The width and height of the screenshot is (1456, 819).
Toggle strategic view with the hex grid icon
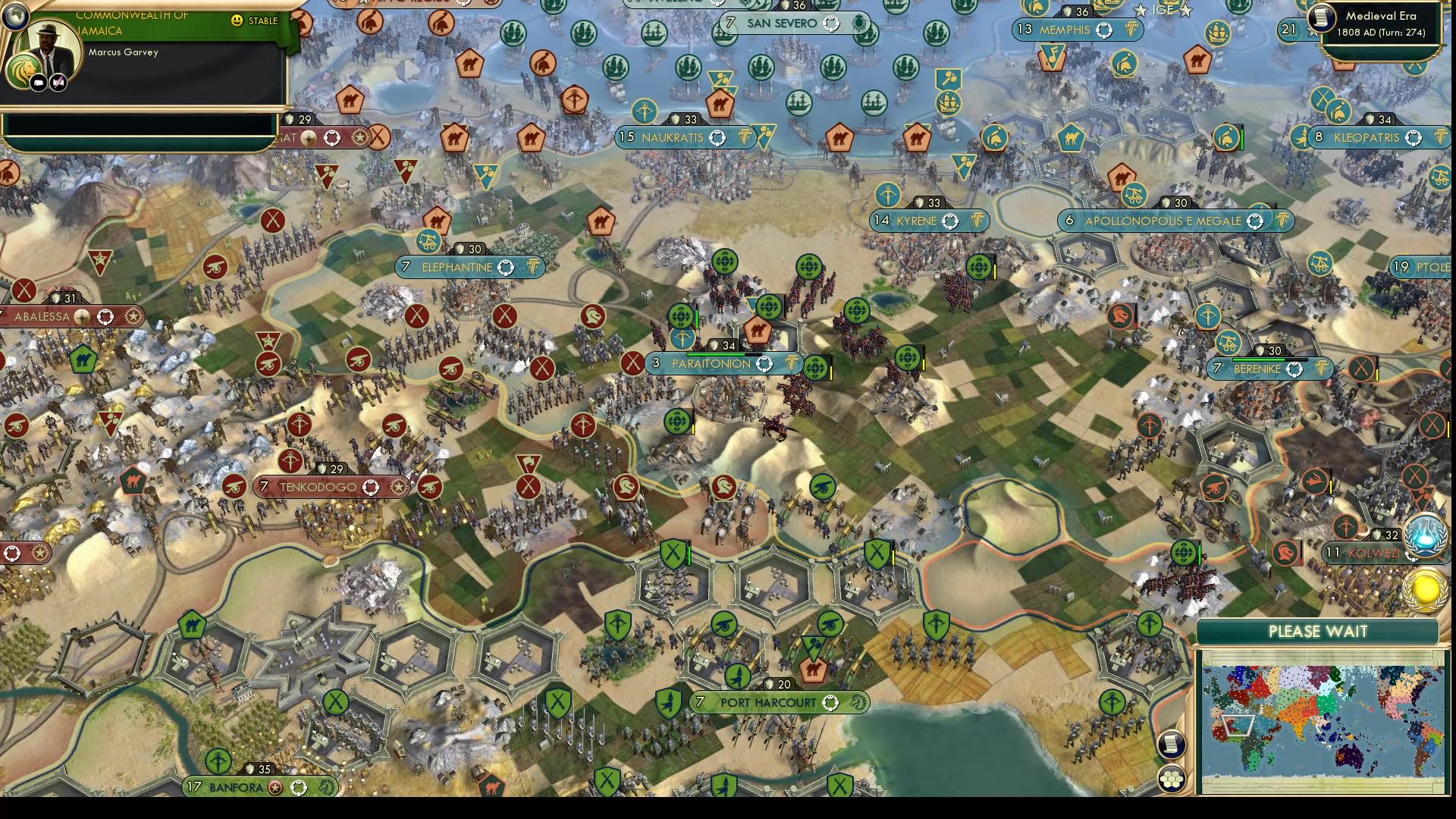[x=1171, y=780]
